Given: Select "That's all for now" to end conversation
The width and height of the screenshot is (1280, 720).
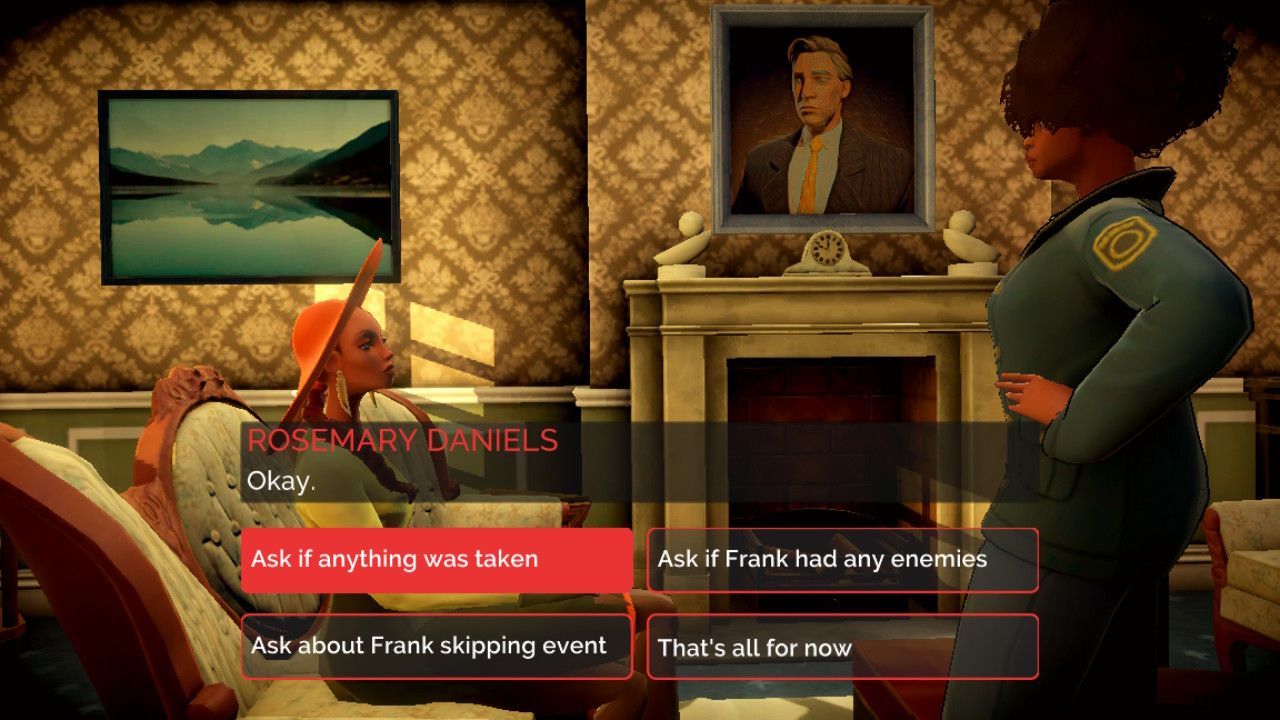Looking at the screenshot, I should coord(843,647).
